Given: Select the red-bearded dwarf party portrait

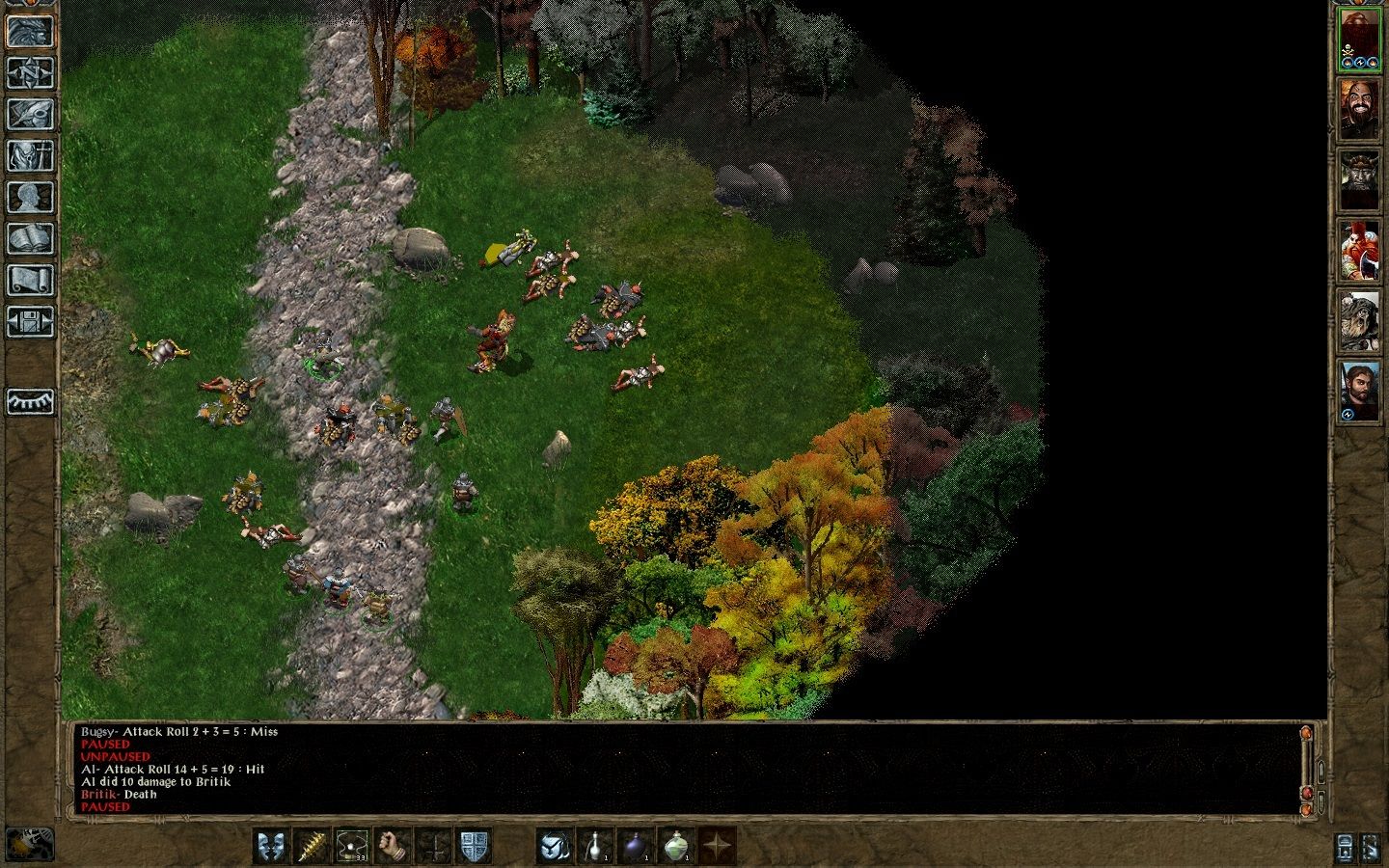Looking at the screenshot, I should [1358, 249].
